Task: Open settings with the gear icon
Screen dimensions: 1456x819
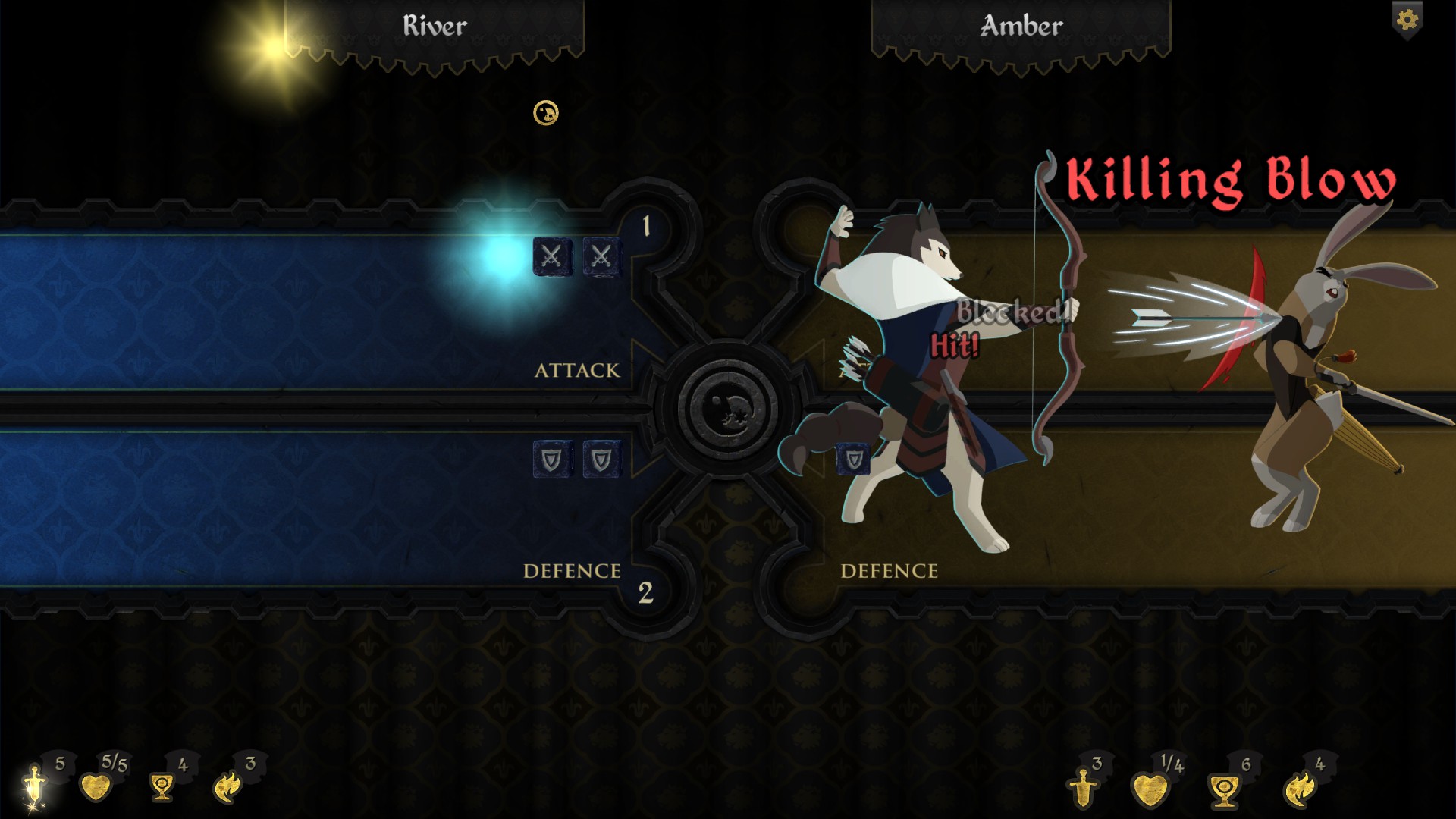Action: (x=1407, y=20)
